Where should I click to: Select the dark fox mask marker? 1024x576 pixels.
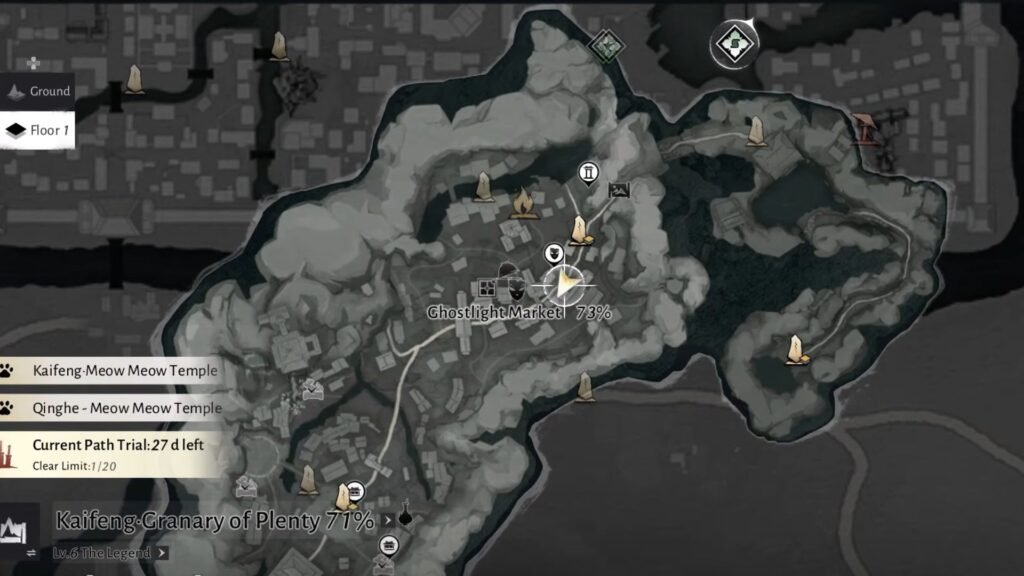pyautogui.click(x=516, y=289)
